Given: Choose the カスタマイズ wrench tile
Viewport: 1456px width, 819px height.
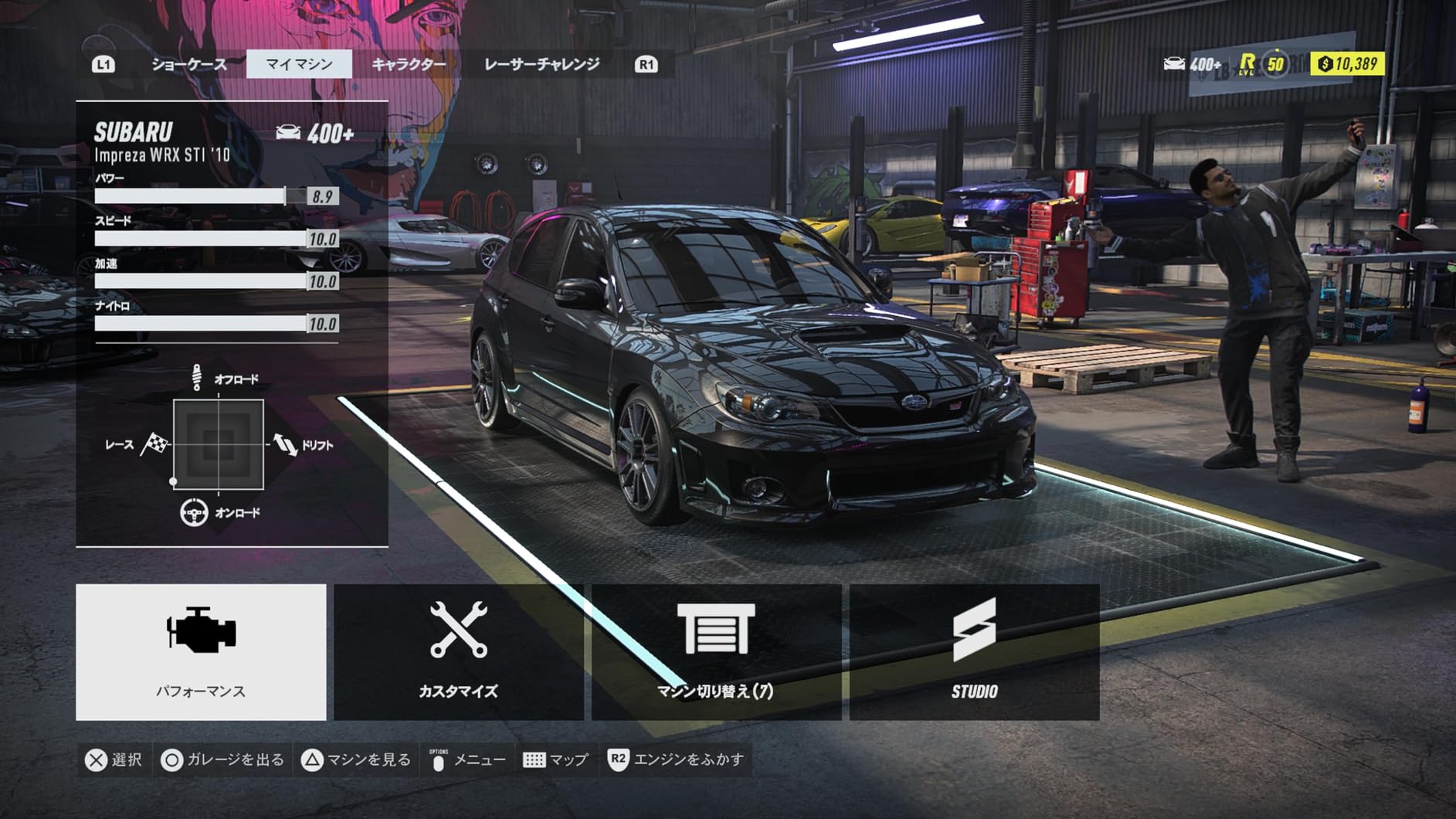Looking at the screenshot, I should [x=458, y=651].
